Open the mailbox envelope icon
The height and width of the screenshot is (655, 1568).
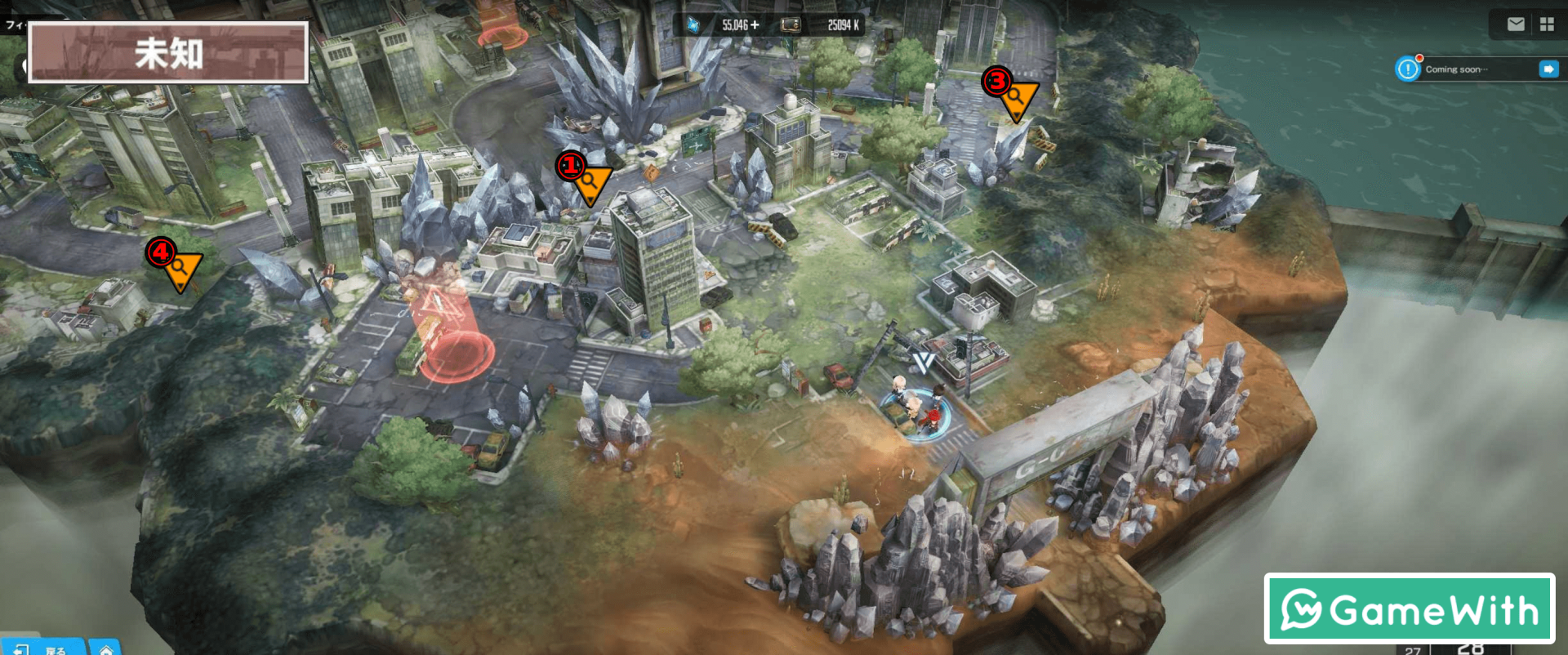coord(1516,25)
